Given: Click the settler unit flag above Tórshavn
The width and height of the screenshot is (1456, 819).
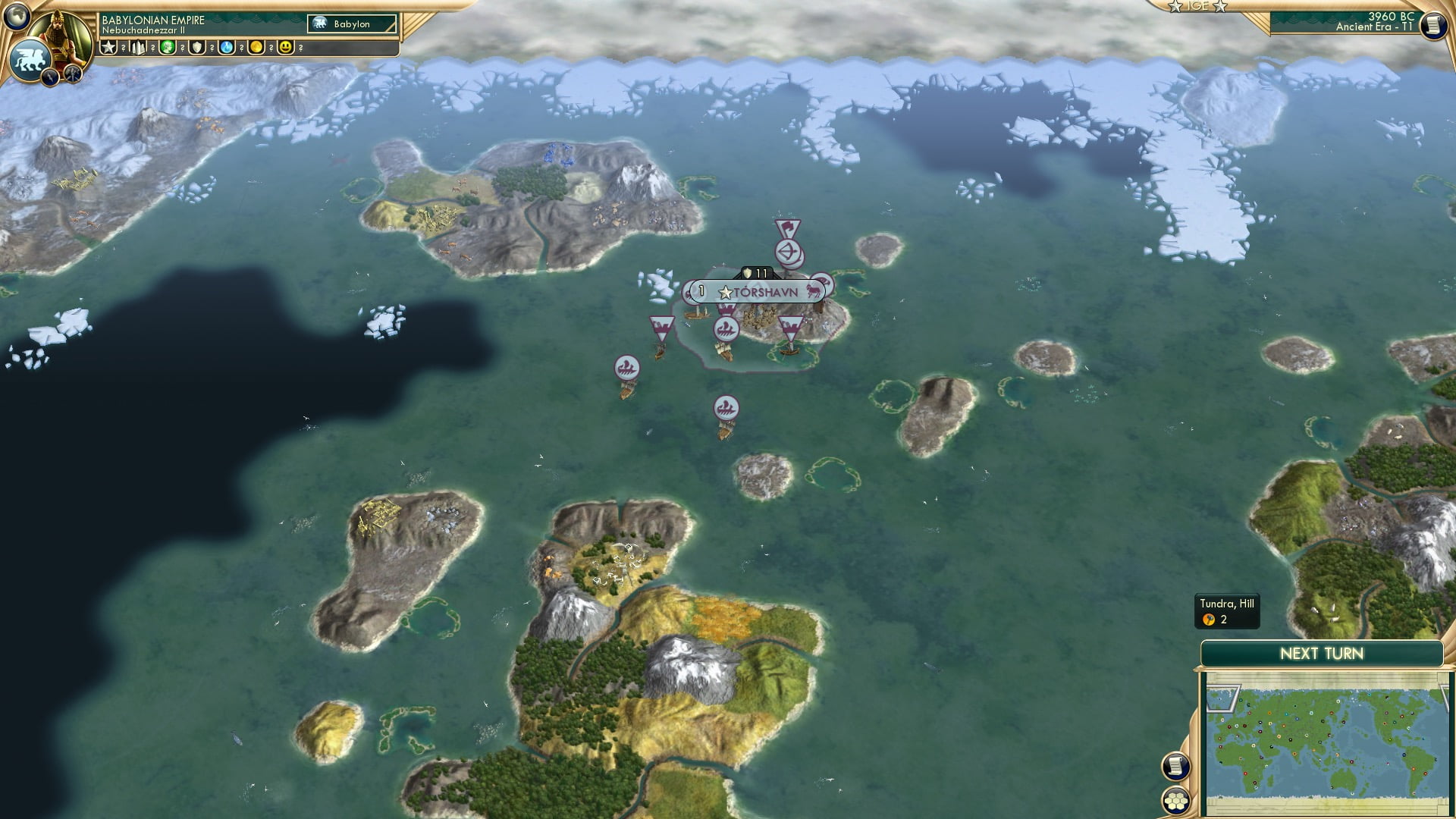Looking at the screenshot, I should 787,225.
